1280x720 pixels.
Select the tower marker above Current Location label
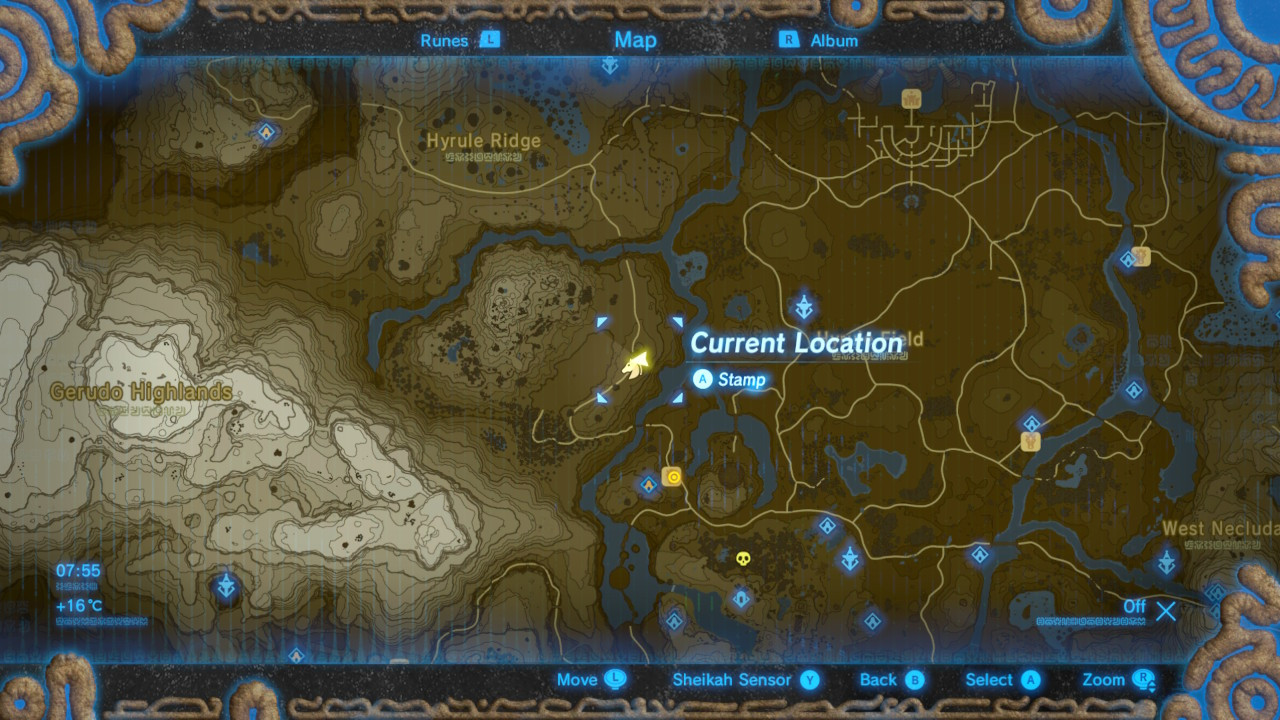point(803,307)
